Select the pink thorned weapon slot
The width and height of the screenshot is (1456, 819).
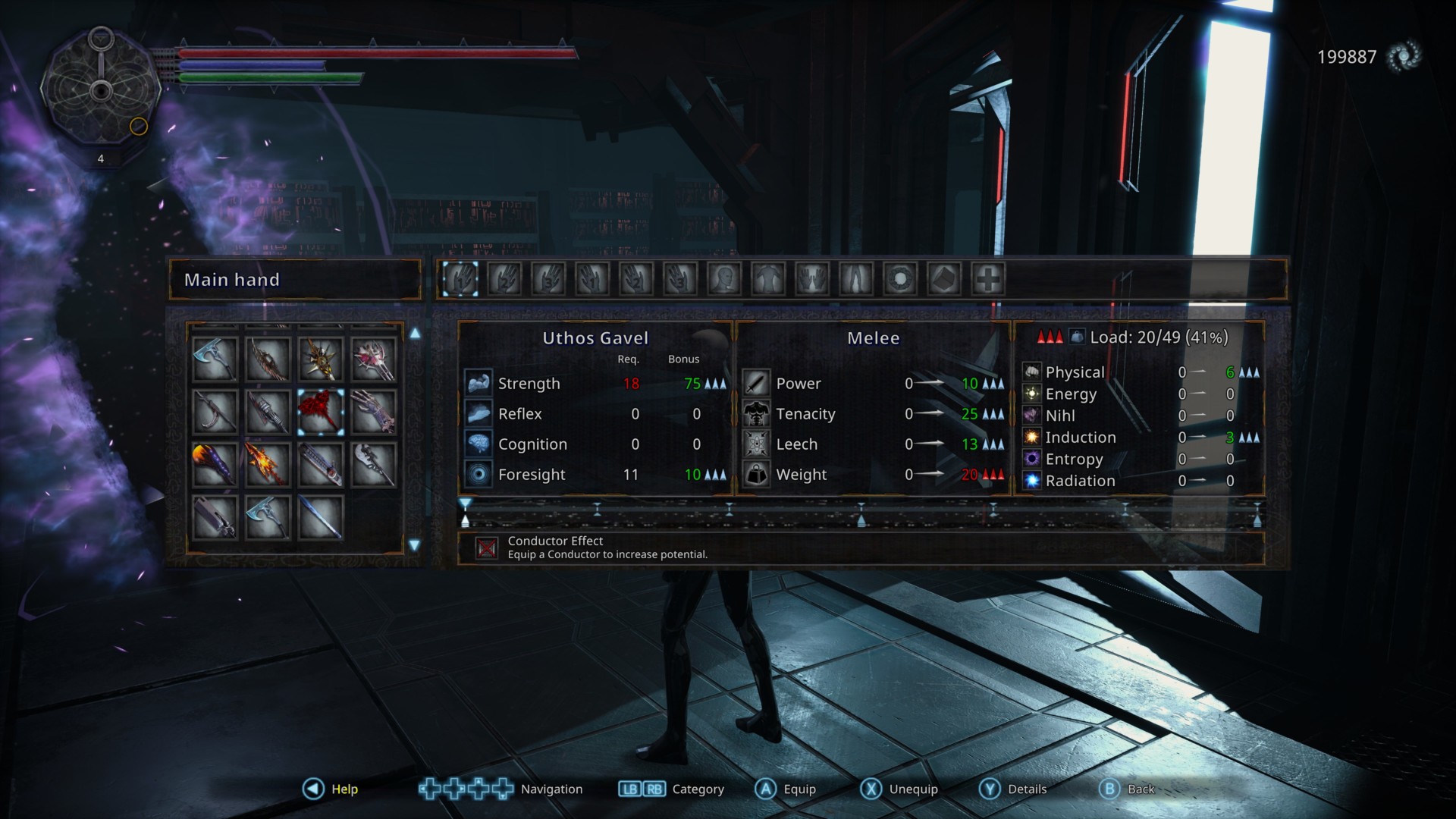pos(374,359)
